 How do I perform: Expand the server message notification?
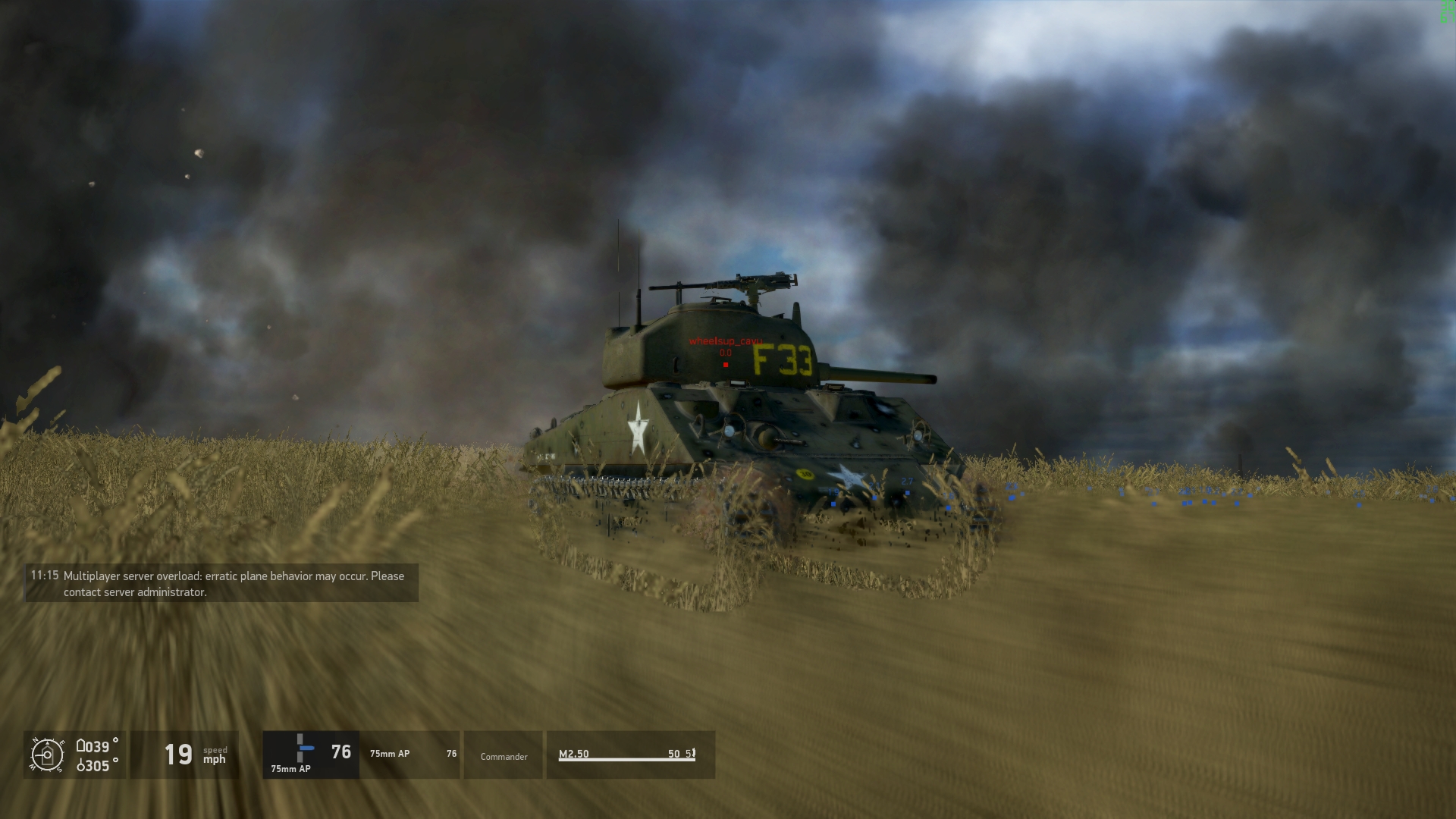pos(218,584)
